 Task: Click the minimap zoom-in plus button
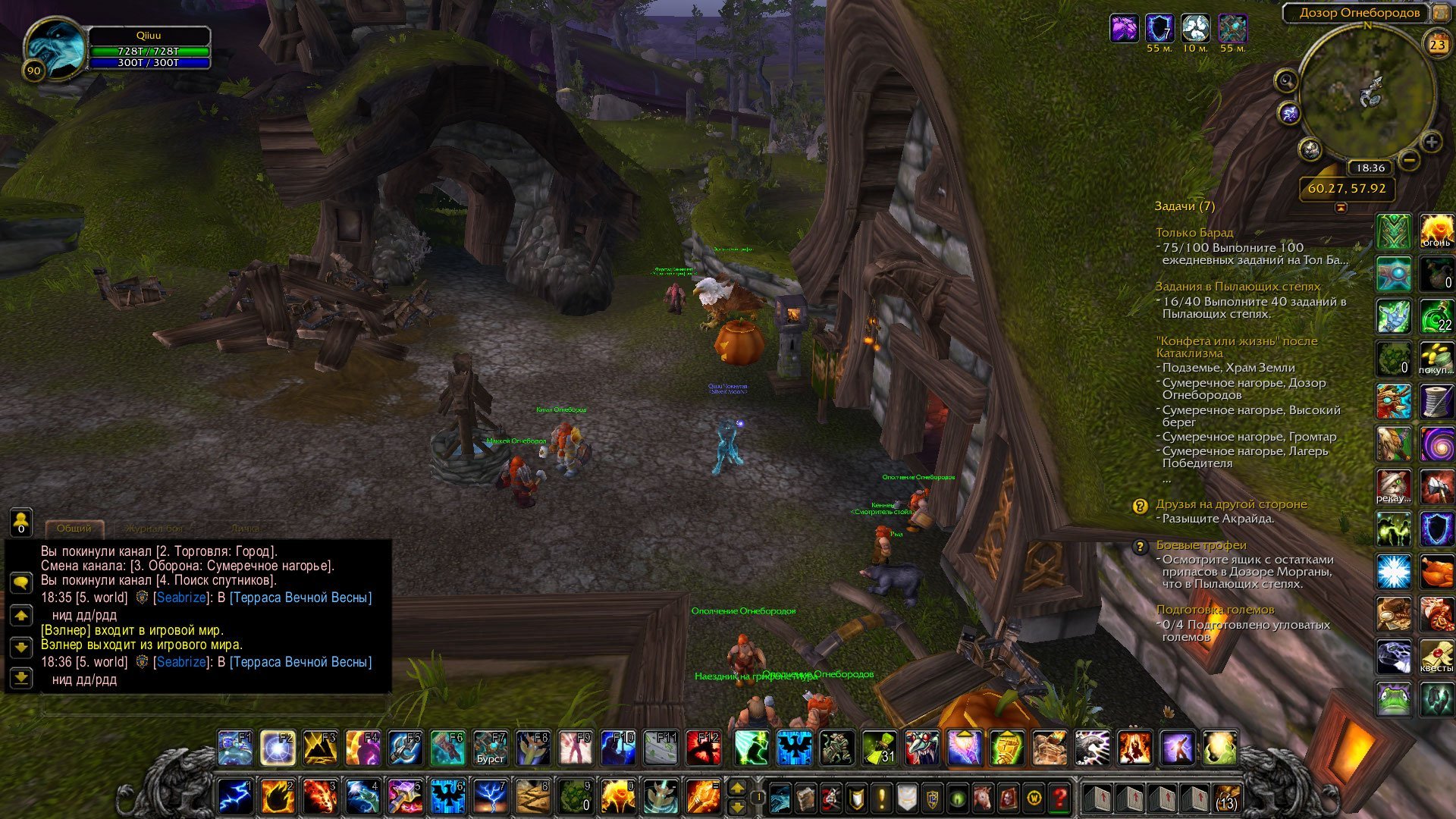click(x=1431, y=142)
